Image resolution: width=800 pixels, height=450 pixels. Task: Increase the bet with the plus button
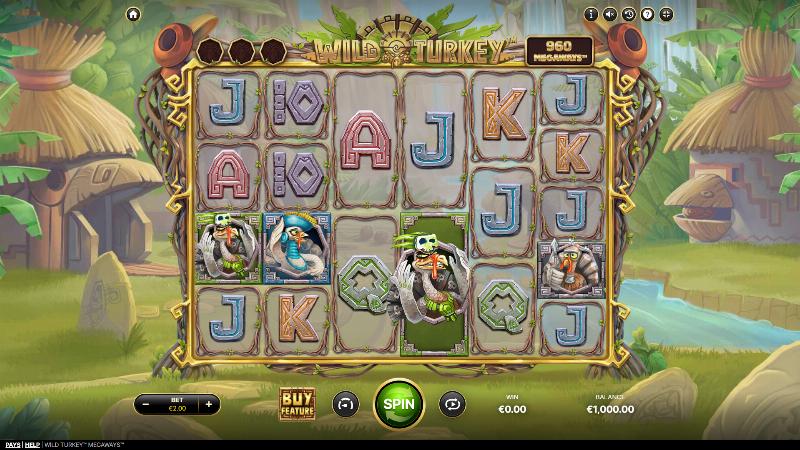coord(208,404)
